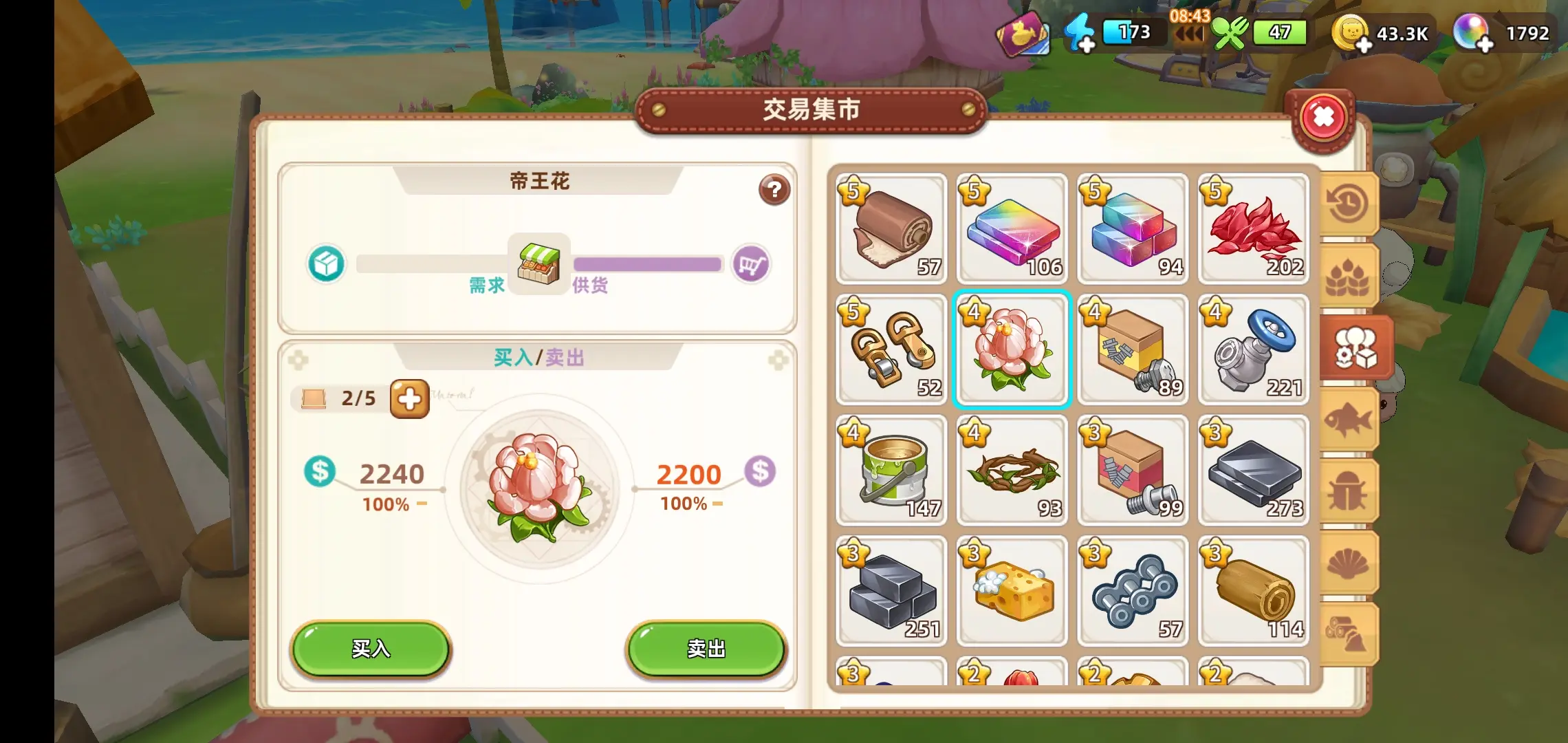Pick the blue valve pipe item

(x=1253, y=349)
